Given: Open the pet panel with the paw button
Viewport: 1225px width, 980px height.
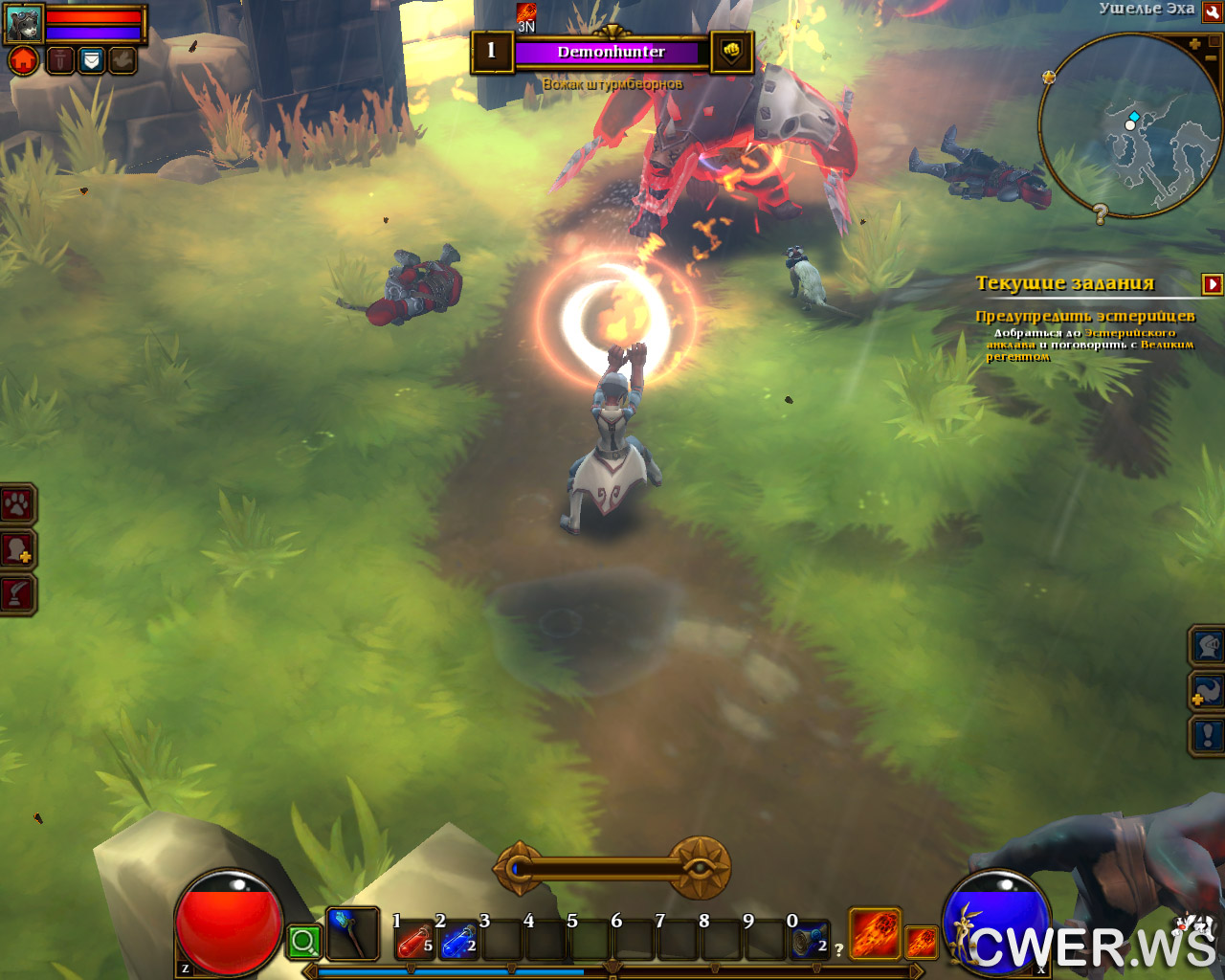Looking at the screenshot, I should click(x=17, y=503).
